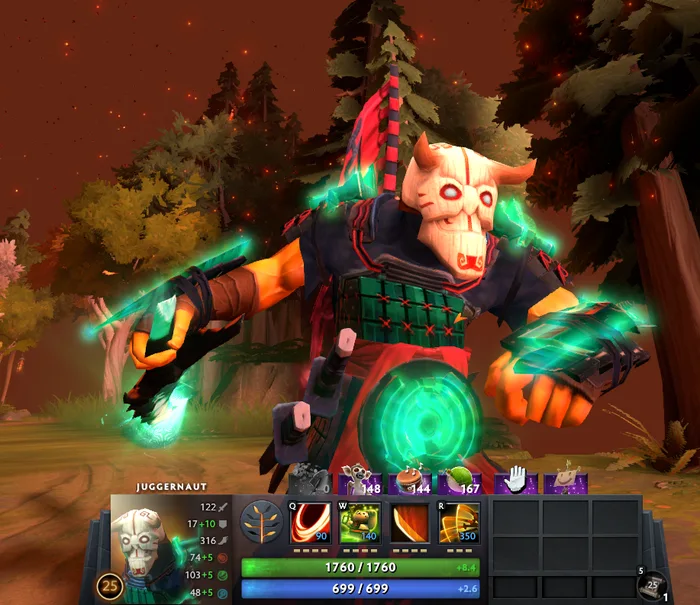Select the drum buff icon showing 144
The image size is (700, 605).
(410, 481)
